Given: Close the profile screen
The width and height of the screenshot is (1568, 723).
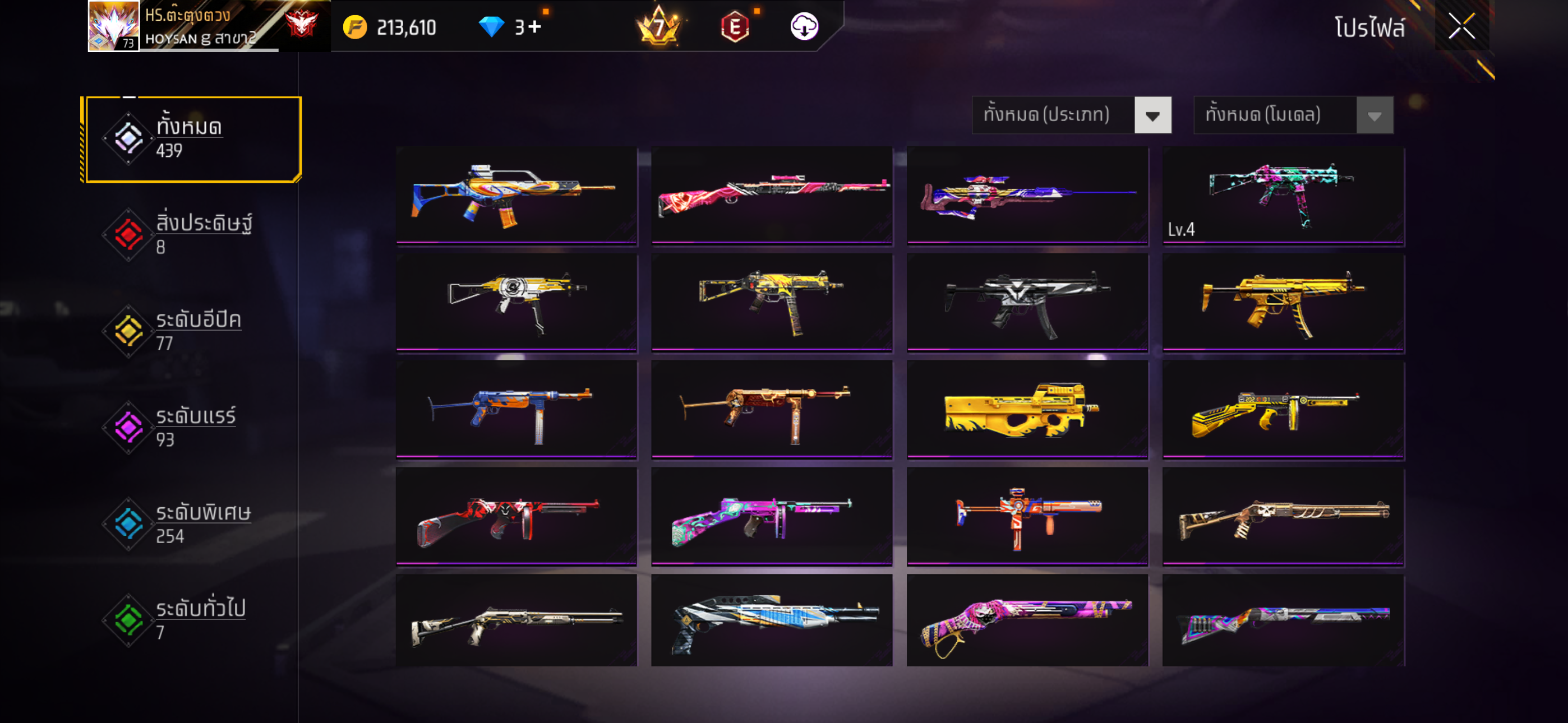Looking at the screenshot, I should pyautogui.click(x=1461, y=26).
